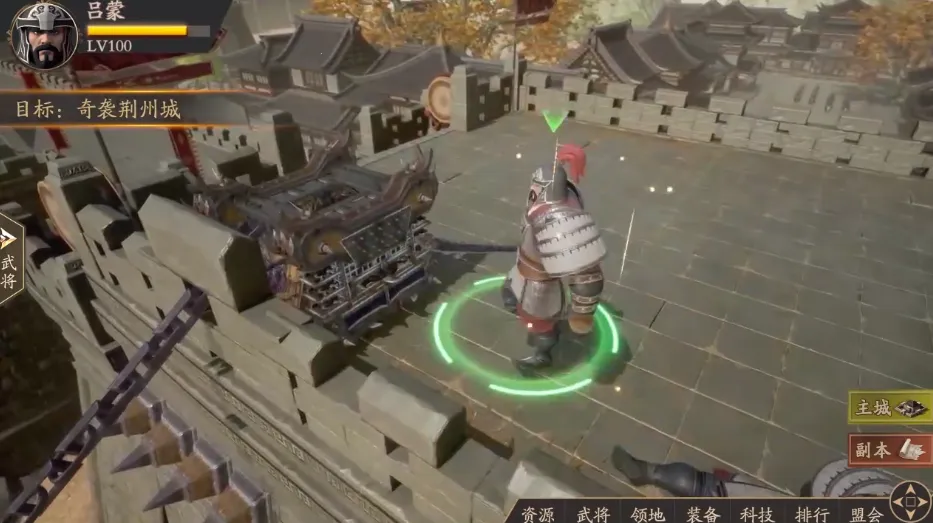Screen dimensions: 933x523
Task: Click the directional arrows control in the corner
Action: coord(910,500)
